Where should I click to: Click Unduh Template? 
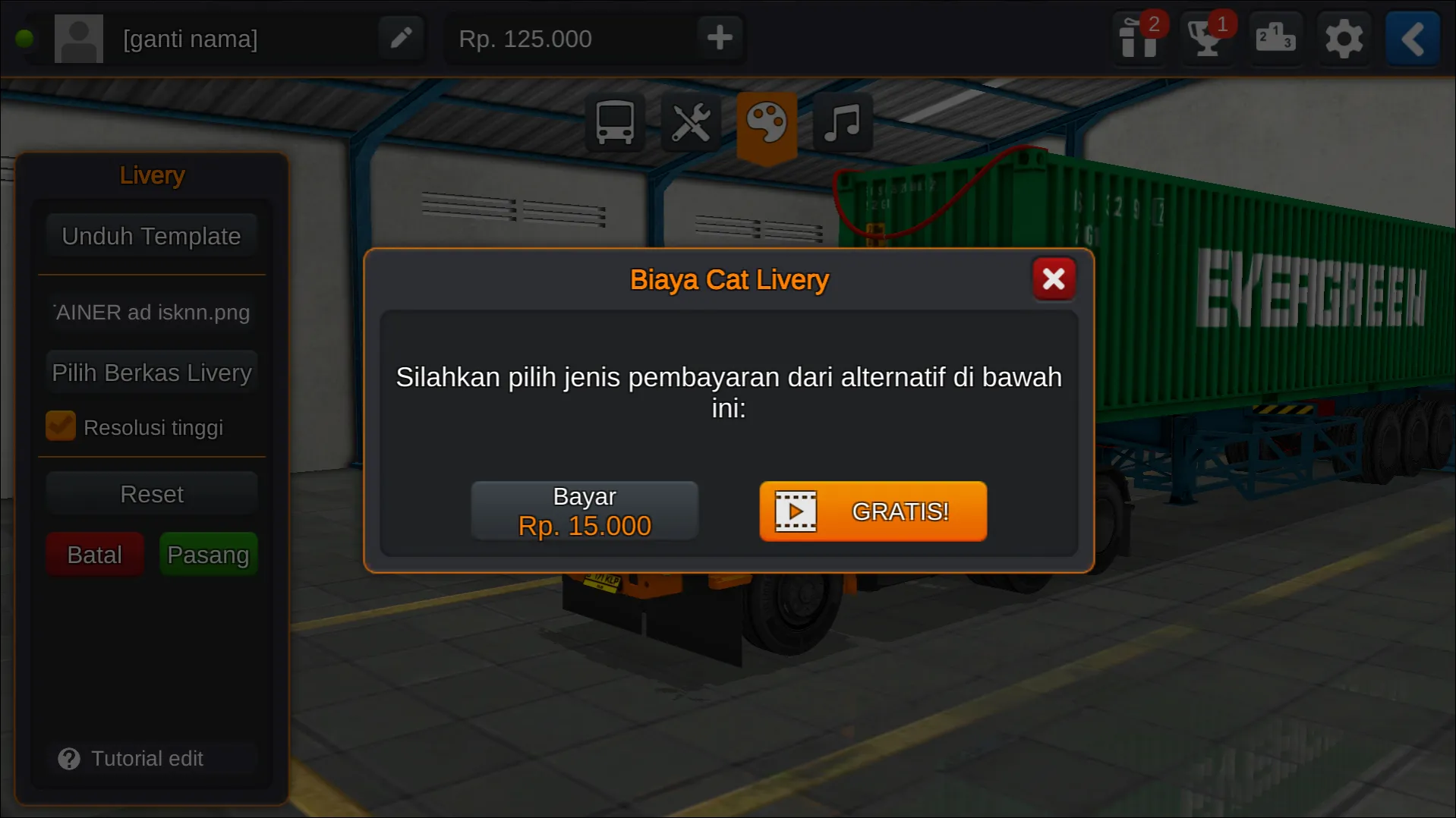tap(151, 235)
